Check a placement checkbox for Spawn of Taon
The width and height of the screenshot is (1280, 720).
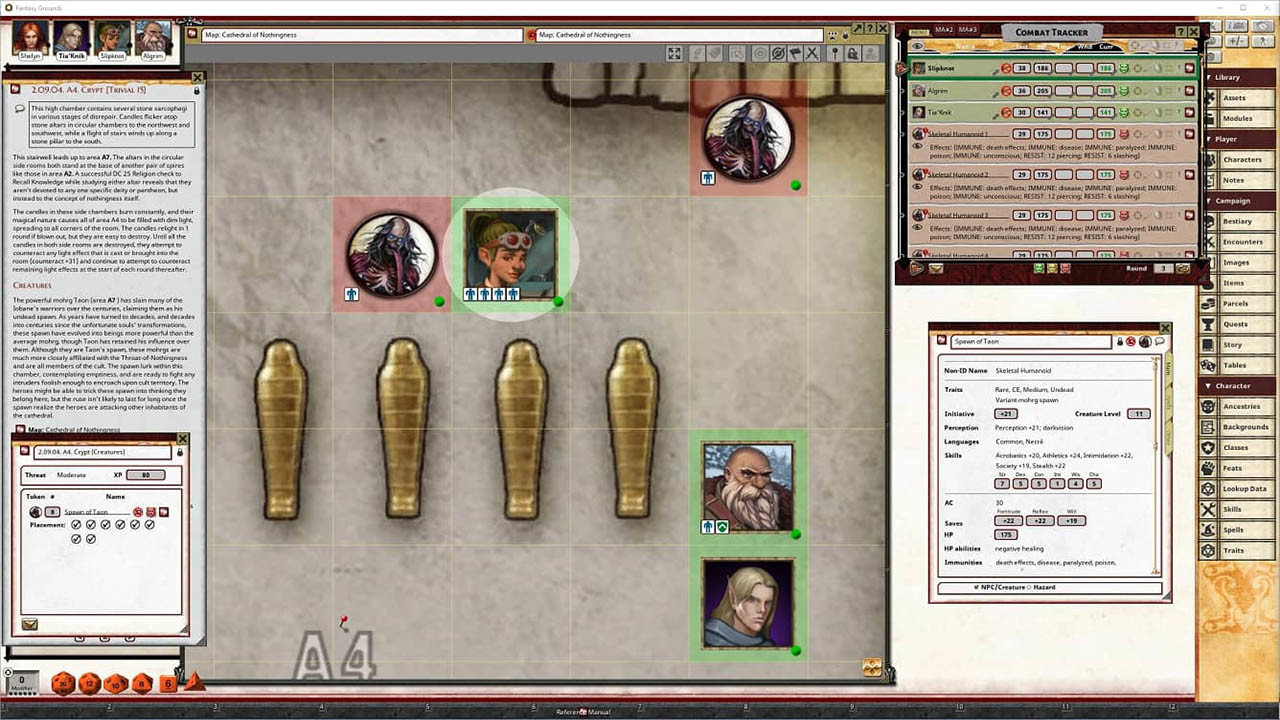click(x=77, y=524)
